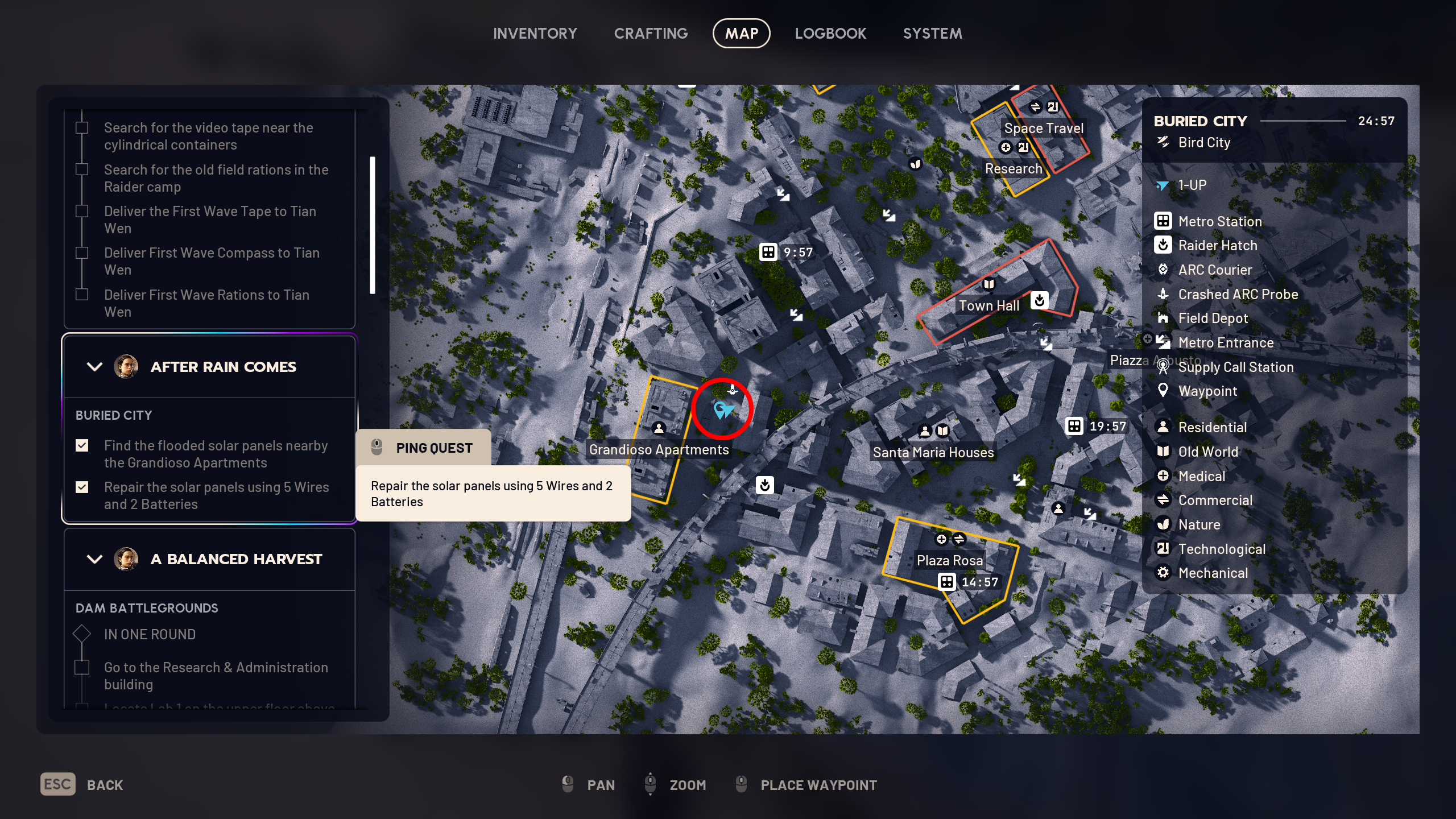
Task: Select the Crashed ARC Probe legend icon
Action: pyautogui.click(x=1164, y=295)
